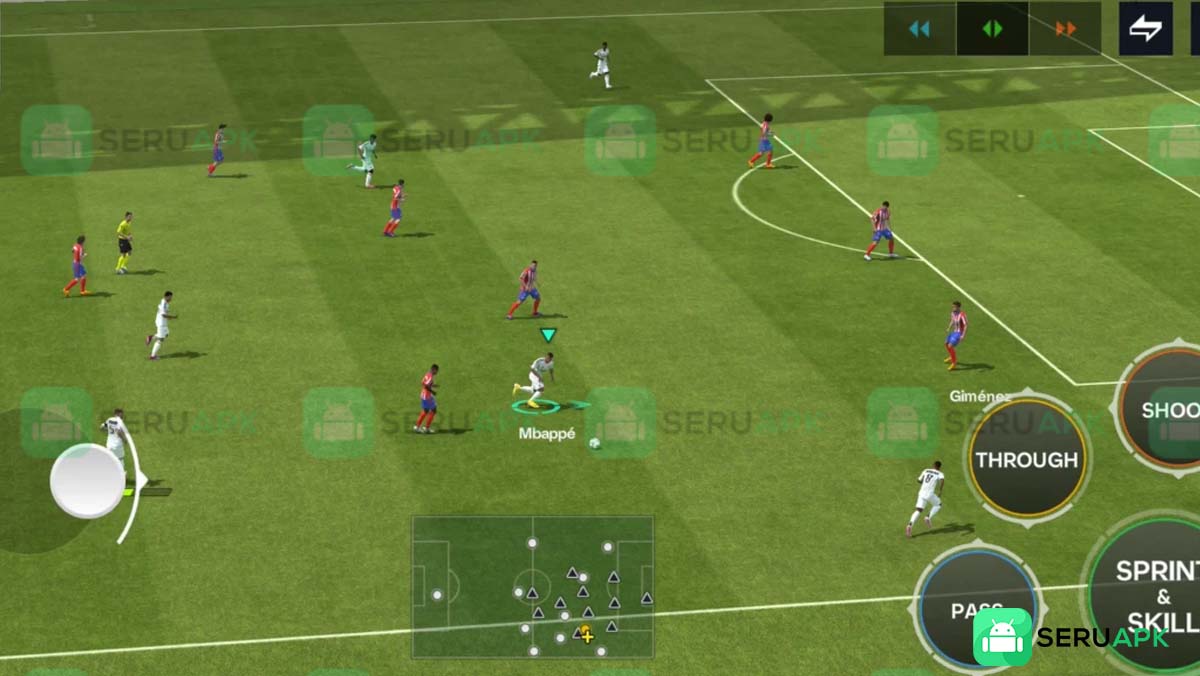Click the pitch minimap radar

point(533,586)
